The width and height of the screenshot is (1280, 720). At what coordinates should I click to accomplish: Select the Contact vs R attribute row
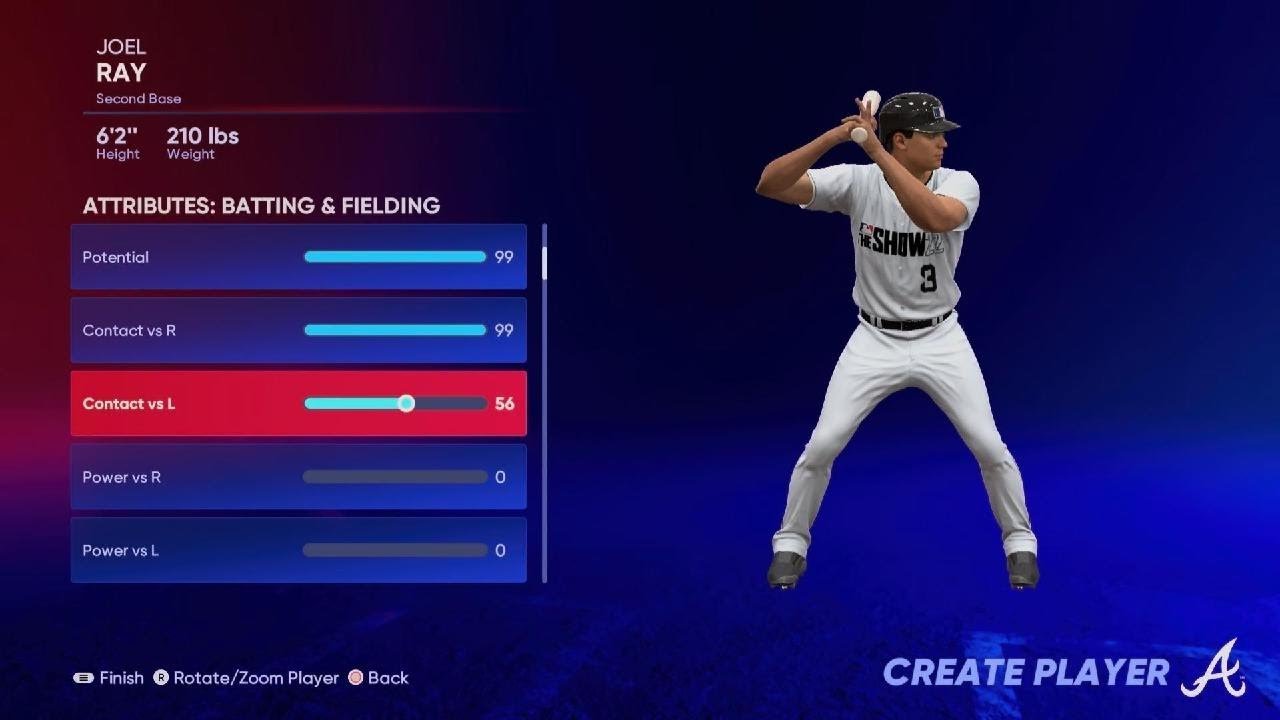297,330
